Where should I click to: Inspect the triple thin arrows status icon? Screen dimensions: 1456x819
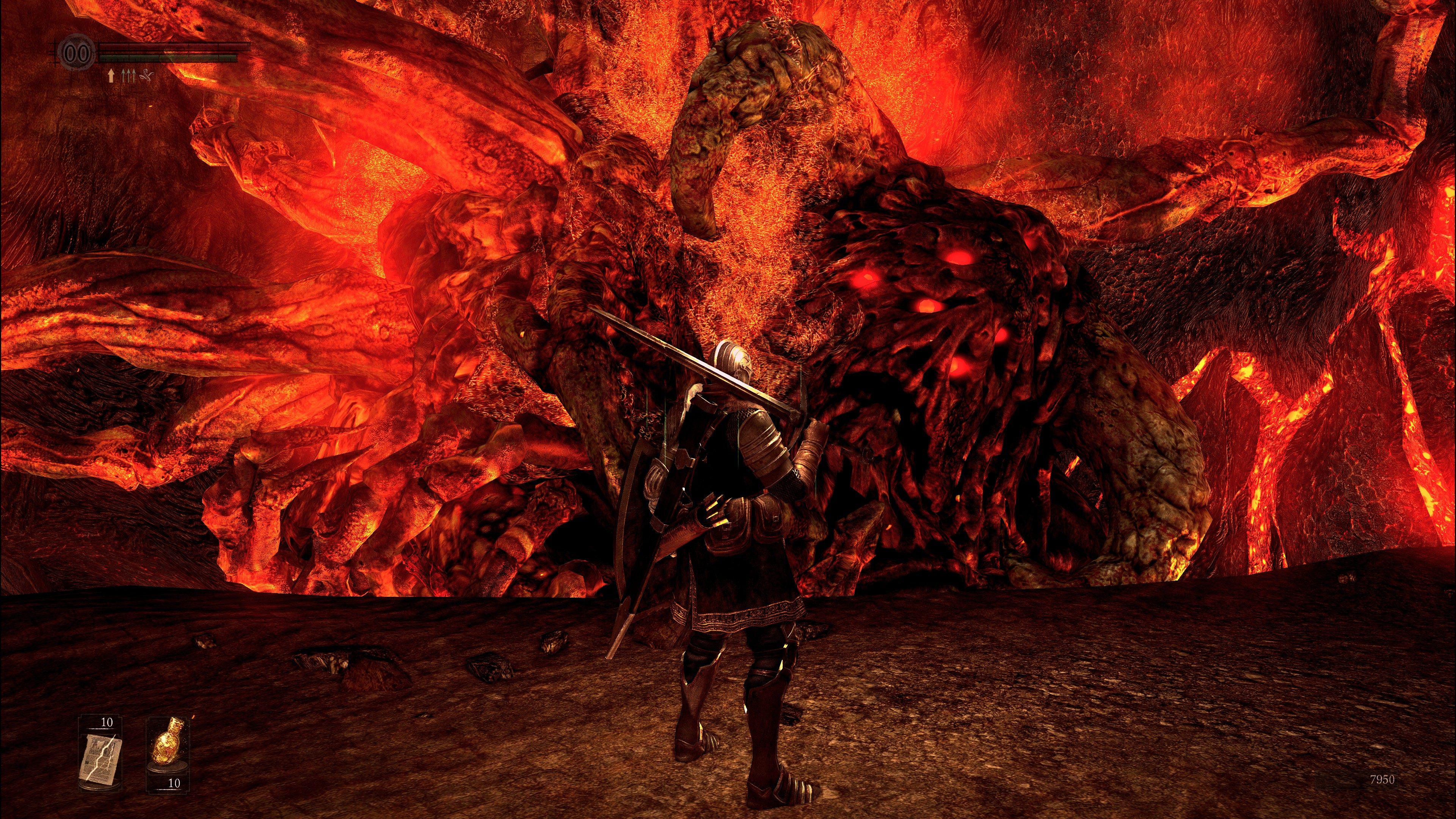[x=128, y=75]
